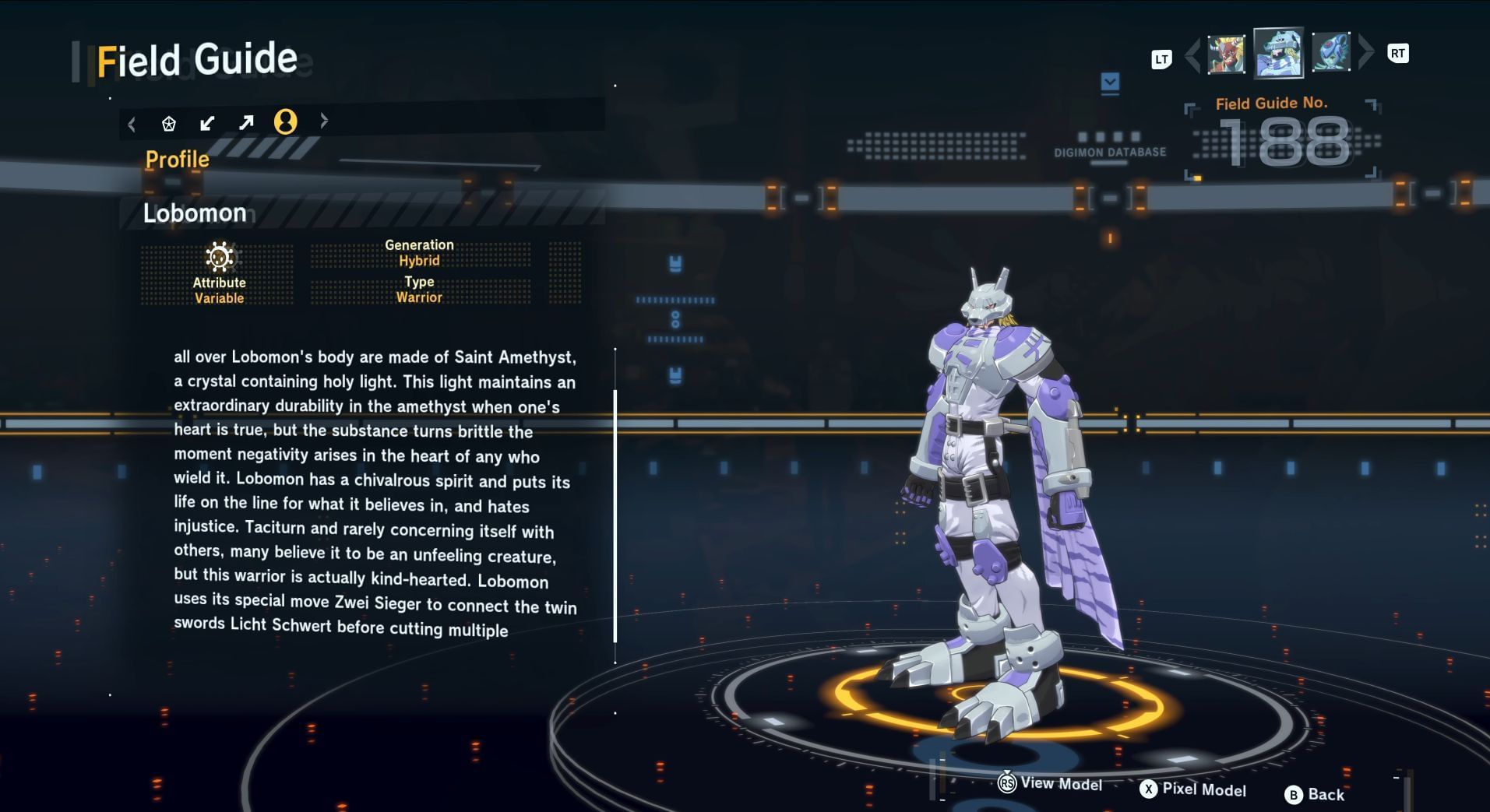This screenshot has width=1490, height=812.
Task: Show next Digimon with right arrow
Action: tap(1365, 53)
